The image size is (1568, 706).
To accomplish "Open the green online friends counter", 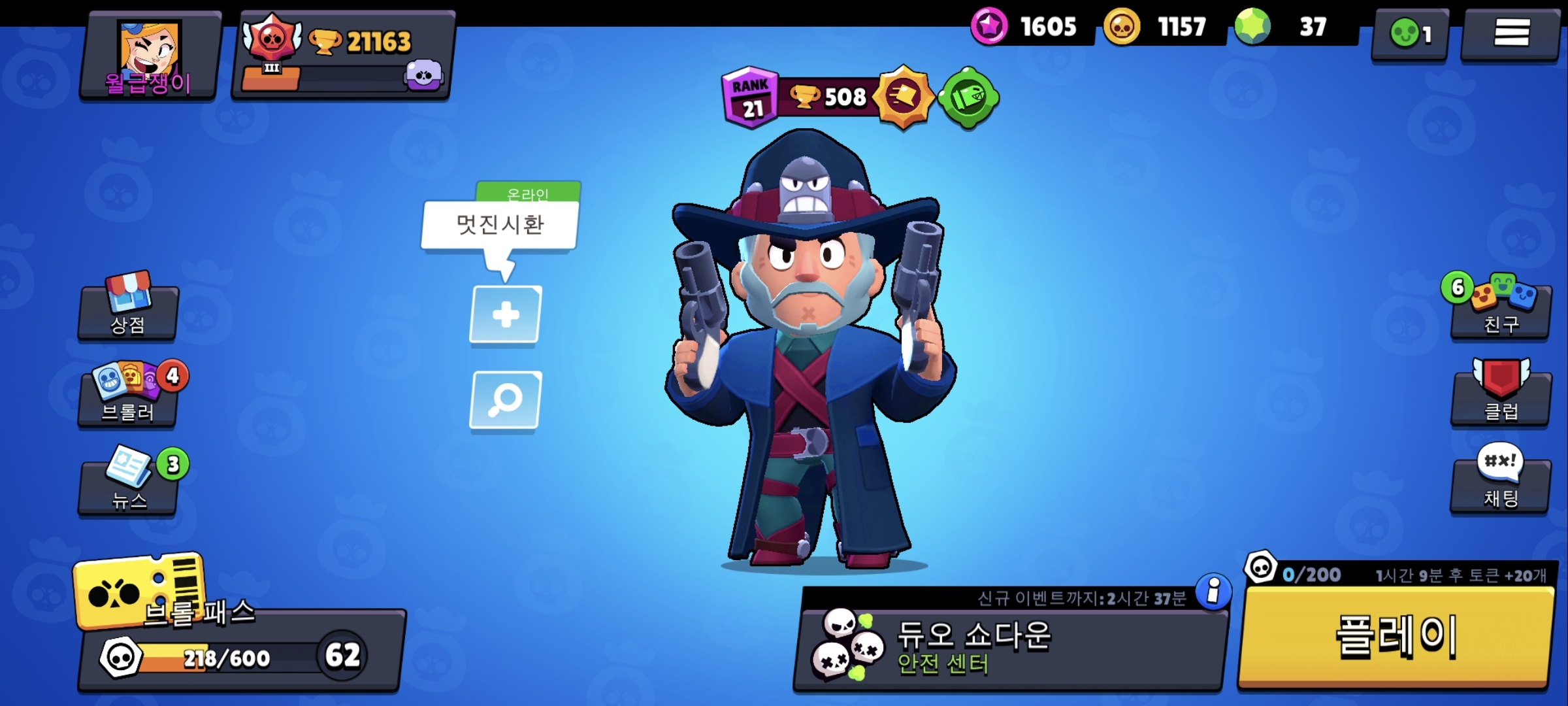I will point(1410,34).
